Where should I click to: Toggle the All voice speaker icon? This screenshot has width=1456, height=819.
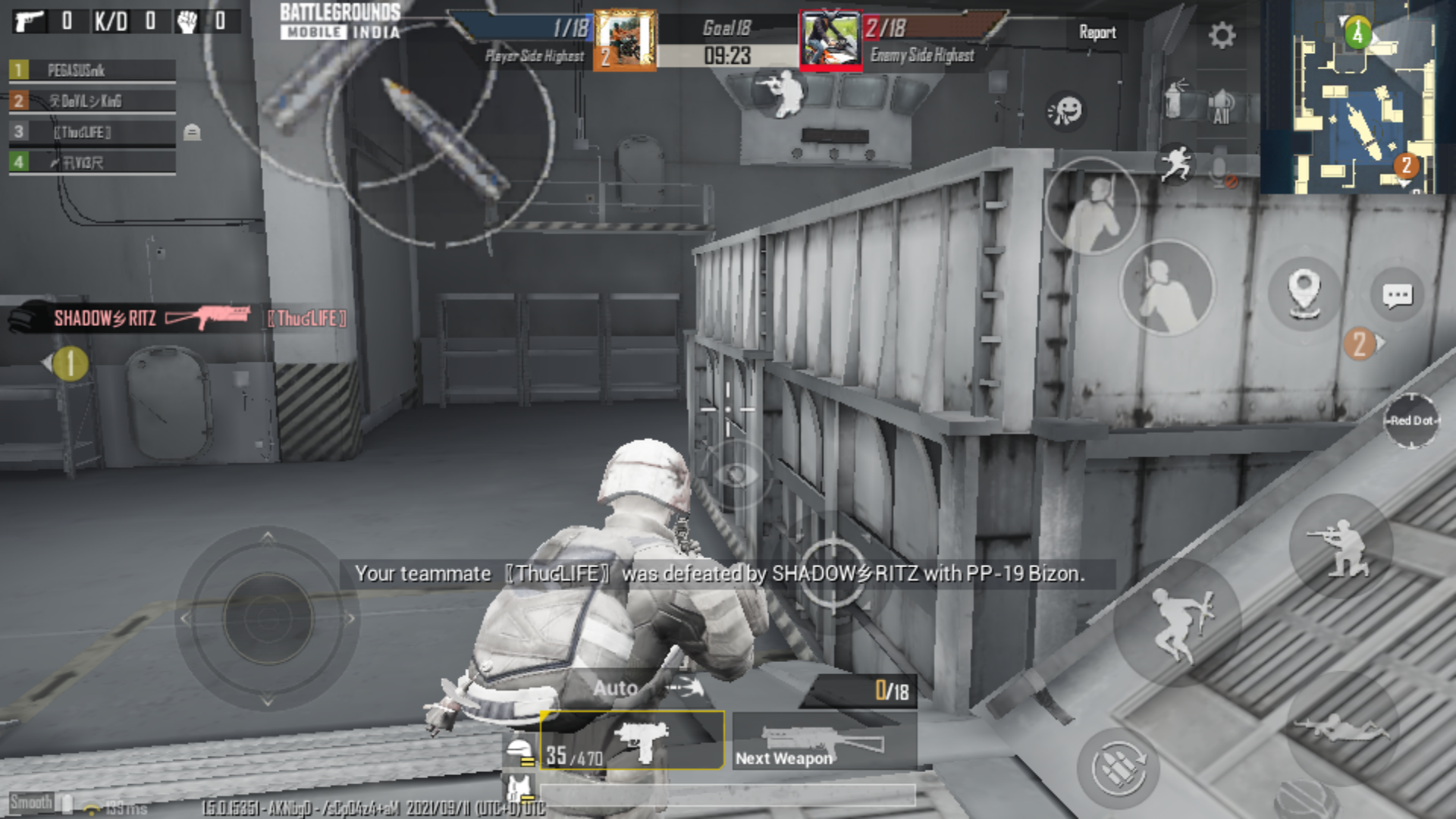pyautogui.click(x=1221, y=106)
